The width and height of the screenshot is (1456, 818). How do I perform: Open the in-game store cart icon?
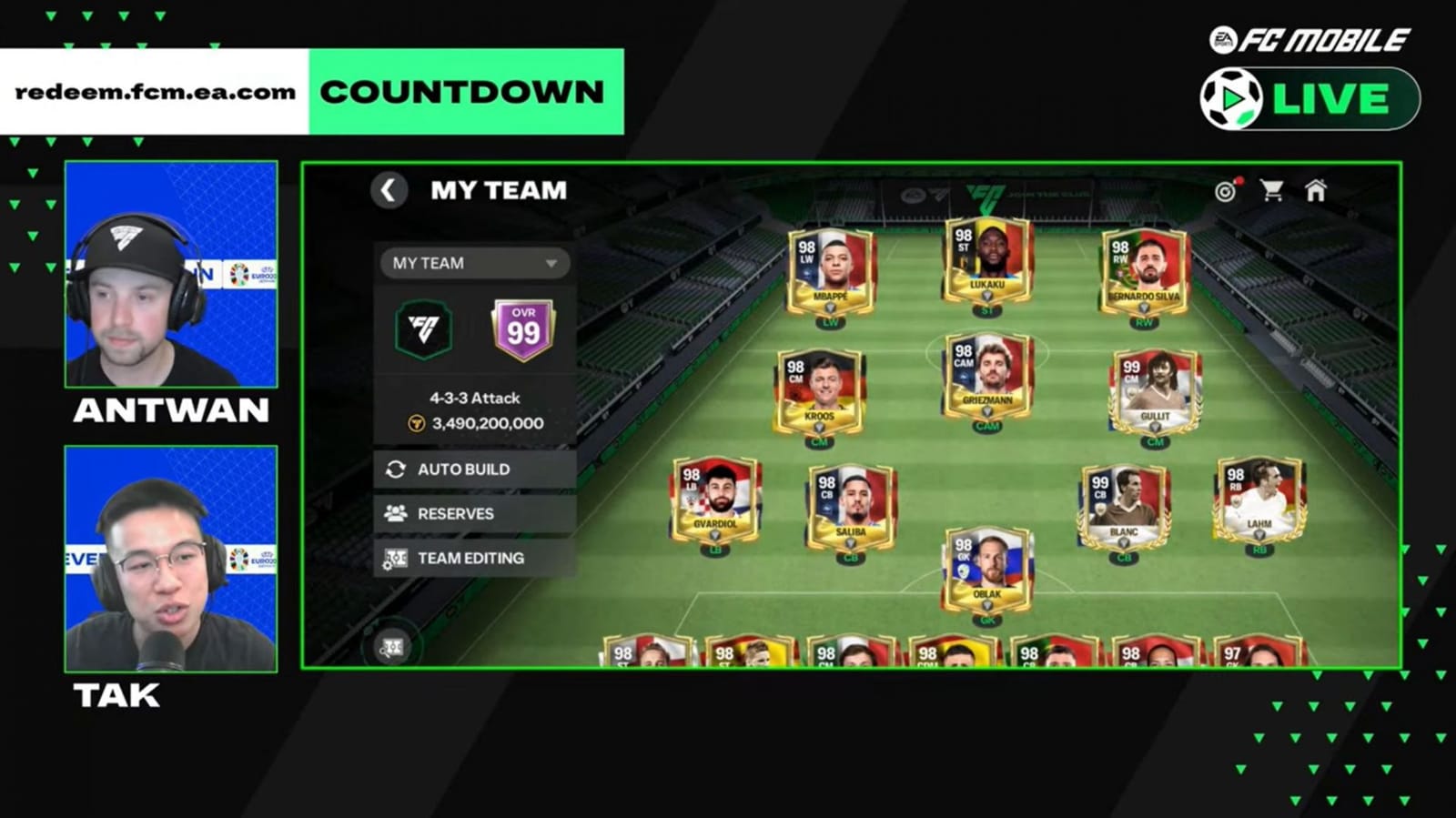coord(1271,192)
